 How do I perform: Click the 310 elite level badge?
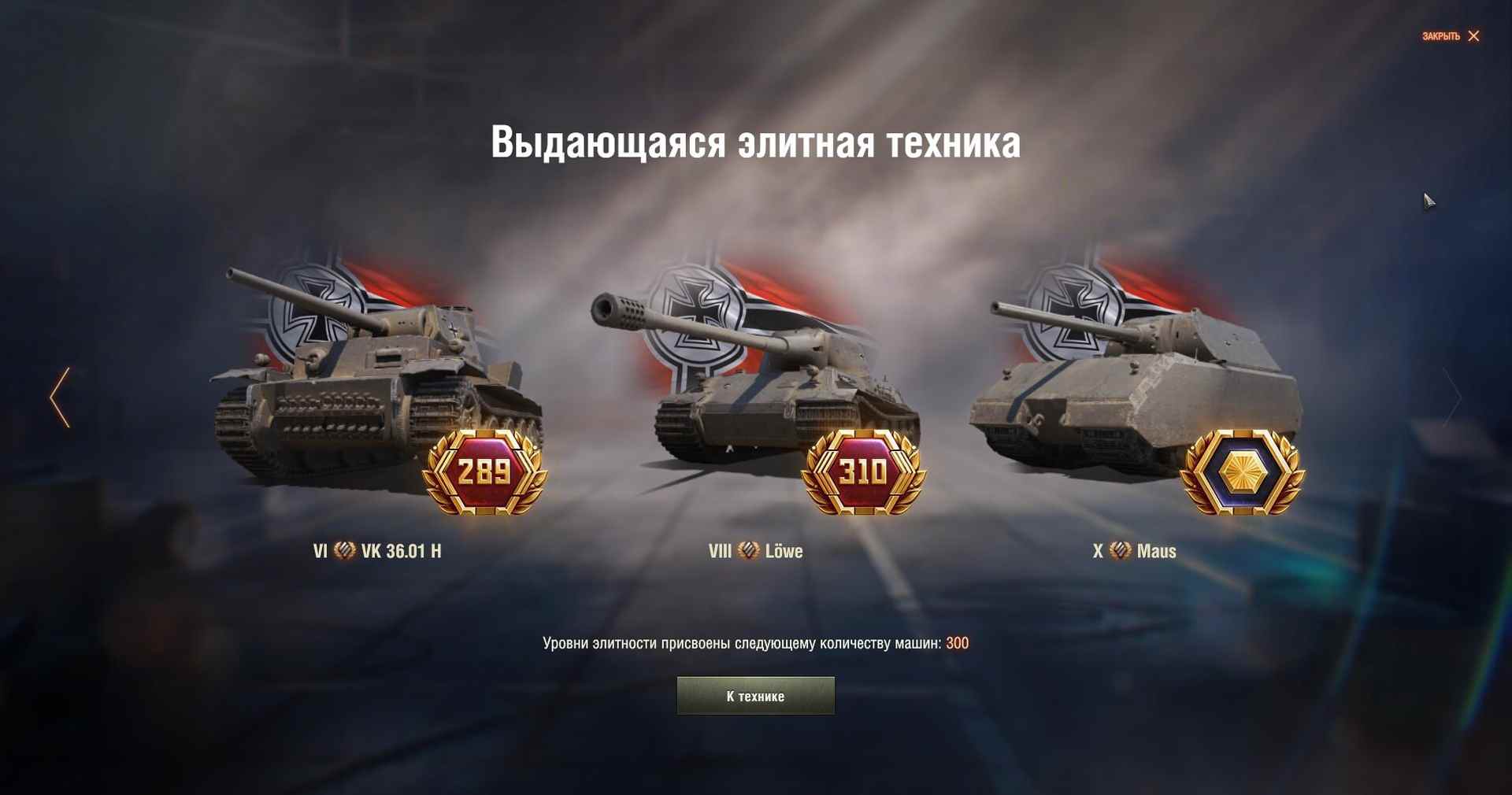click(863, 472)
